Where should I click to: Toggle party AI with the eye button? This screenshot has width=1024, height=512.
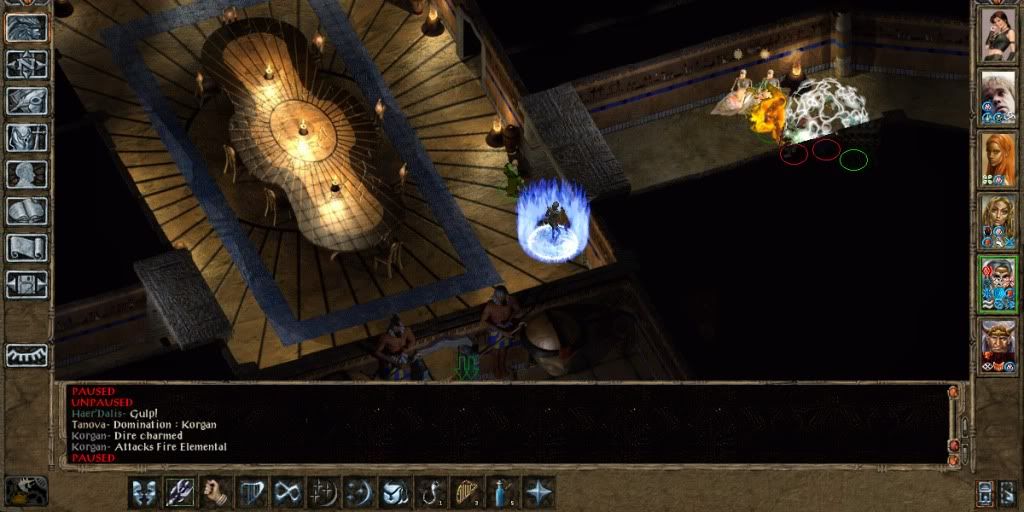tap(26, 355)
